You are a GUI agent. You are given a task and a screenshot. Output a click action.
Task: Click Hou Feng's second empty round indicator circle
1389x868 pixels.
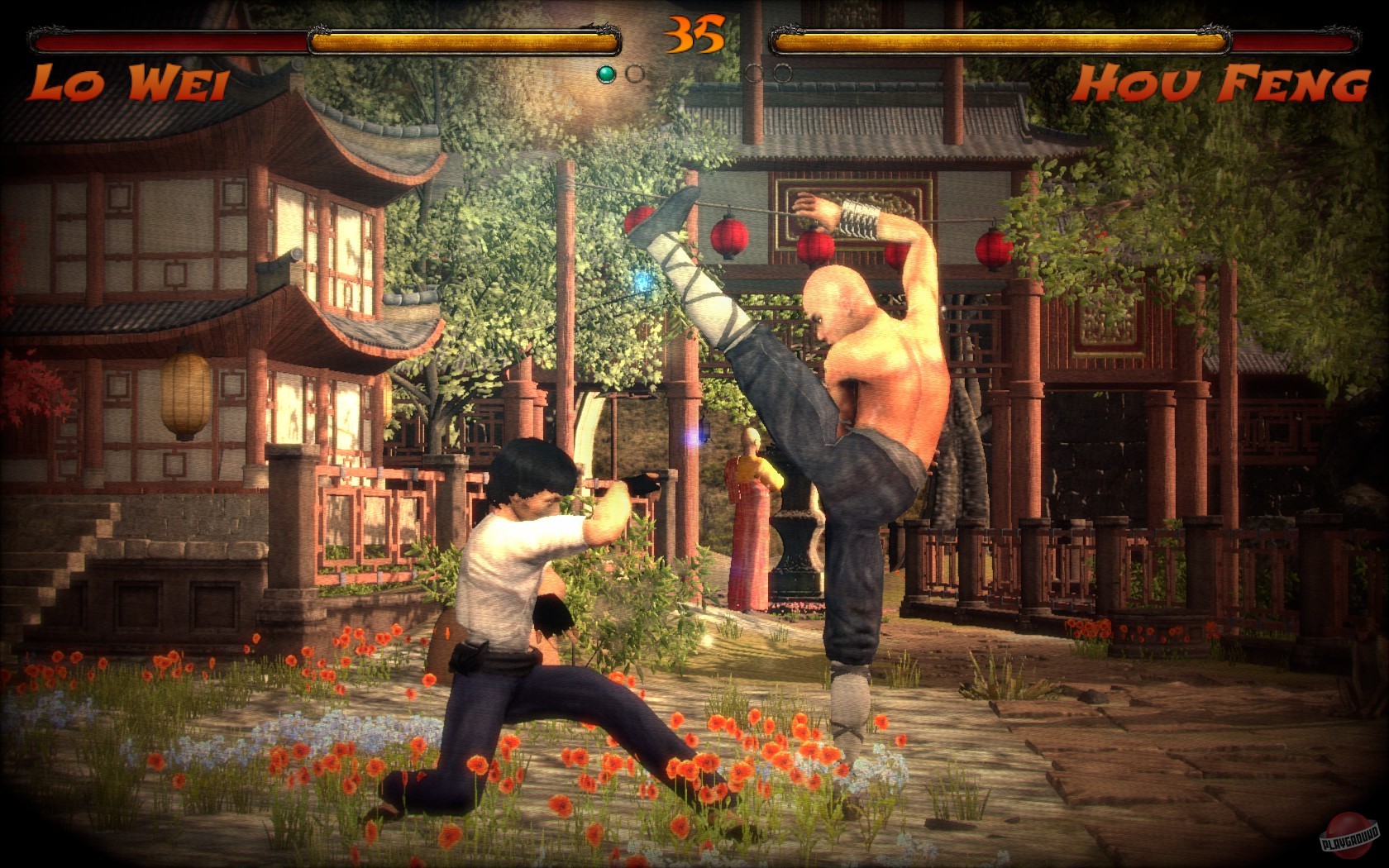point(780,72)
